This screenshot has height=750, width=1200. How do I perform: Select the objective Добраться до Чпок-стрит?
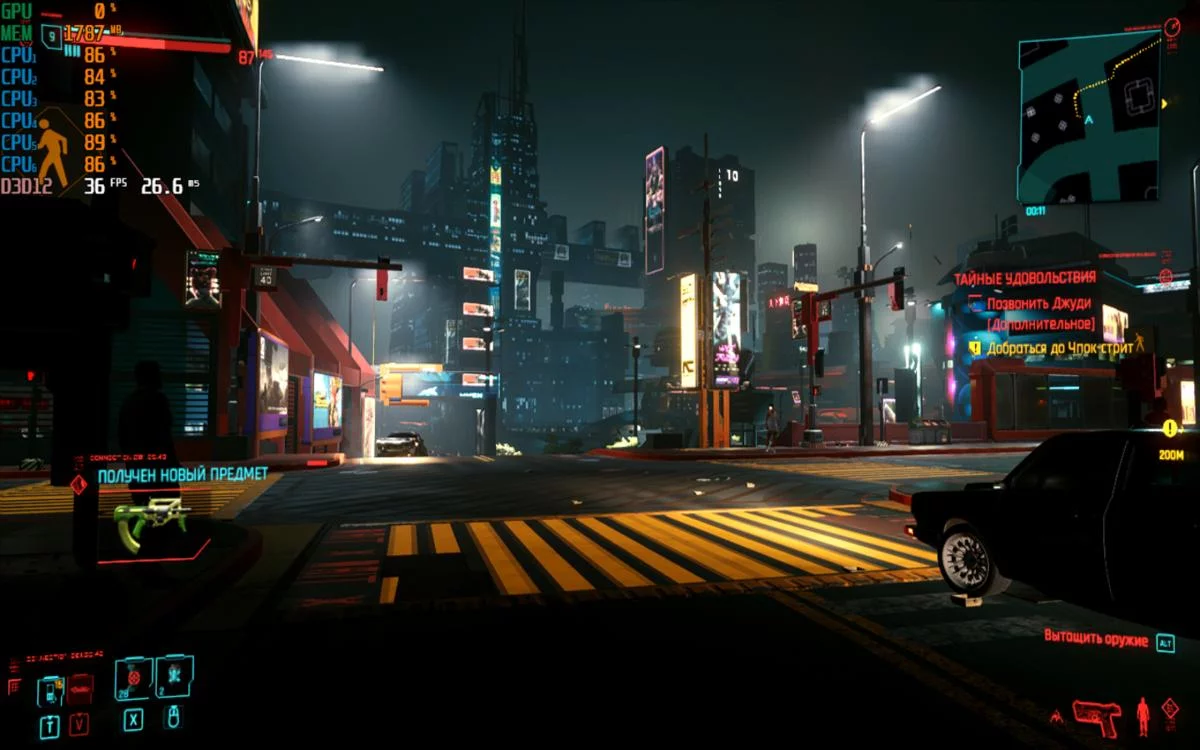pos(1060,348)
